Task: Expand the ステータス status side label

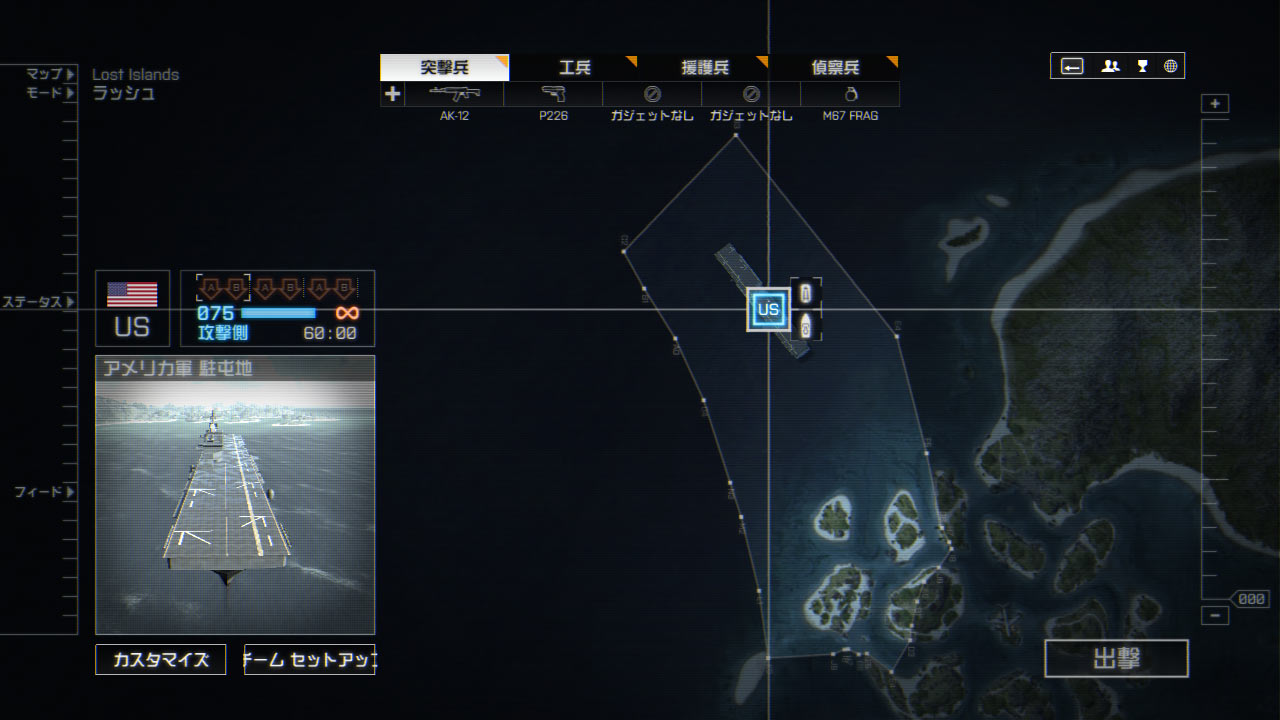Action: [38, 302]
